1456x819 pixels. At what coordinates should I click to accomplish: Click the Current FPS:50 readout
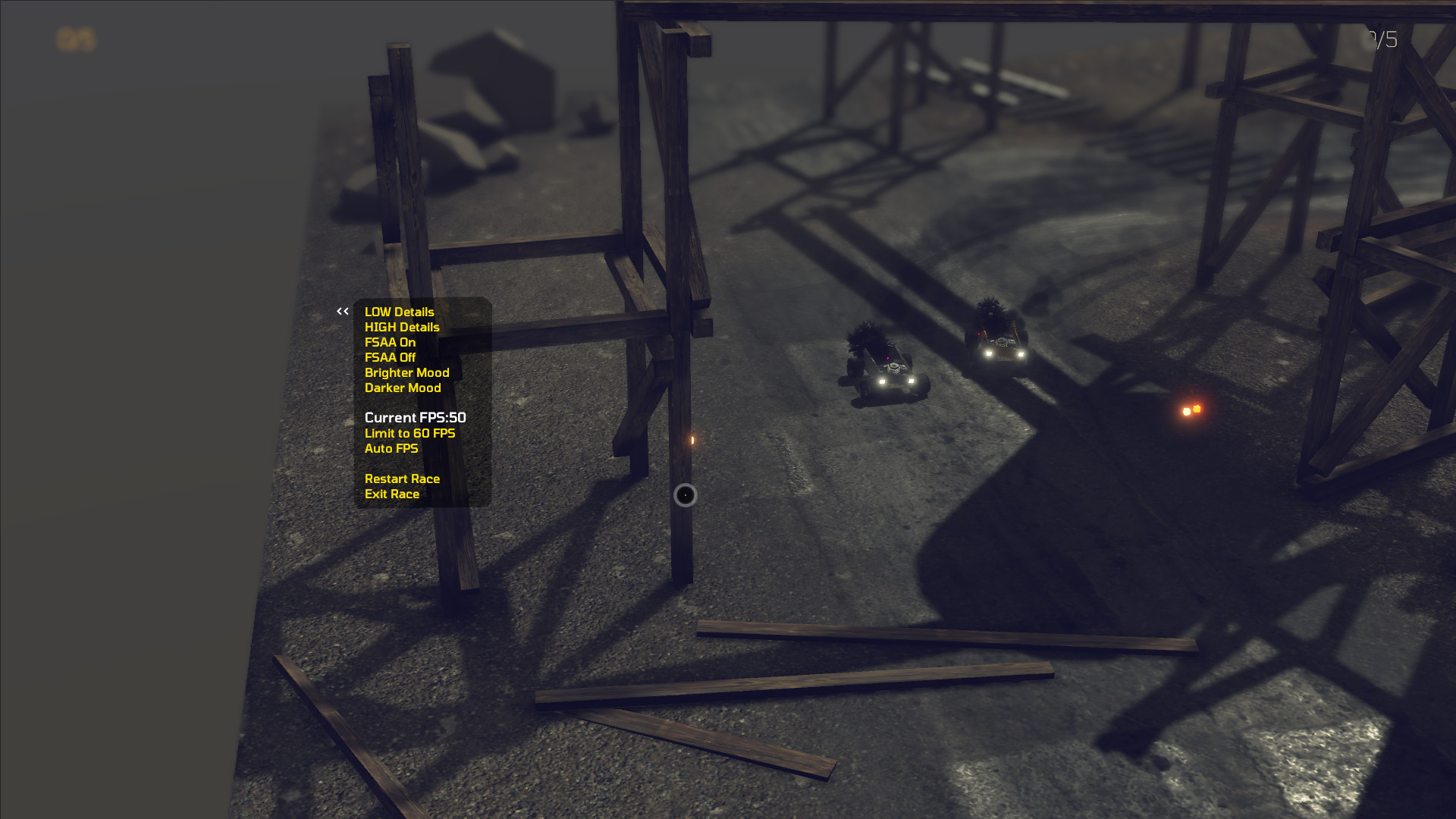[416, 417]
